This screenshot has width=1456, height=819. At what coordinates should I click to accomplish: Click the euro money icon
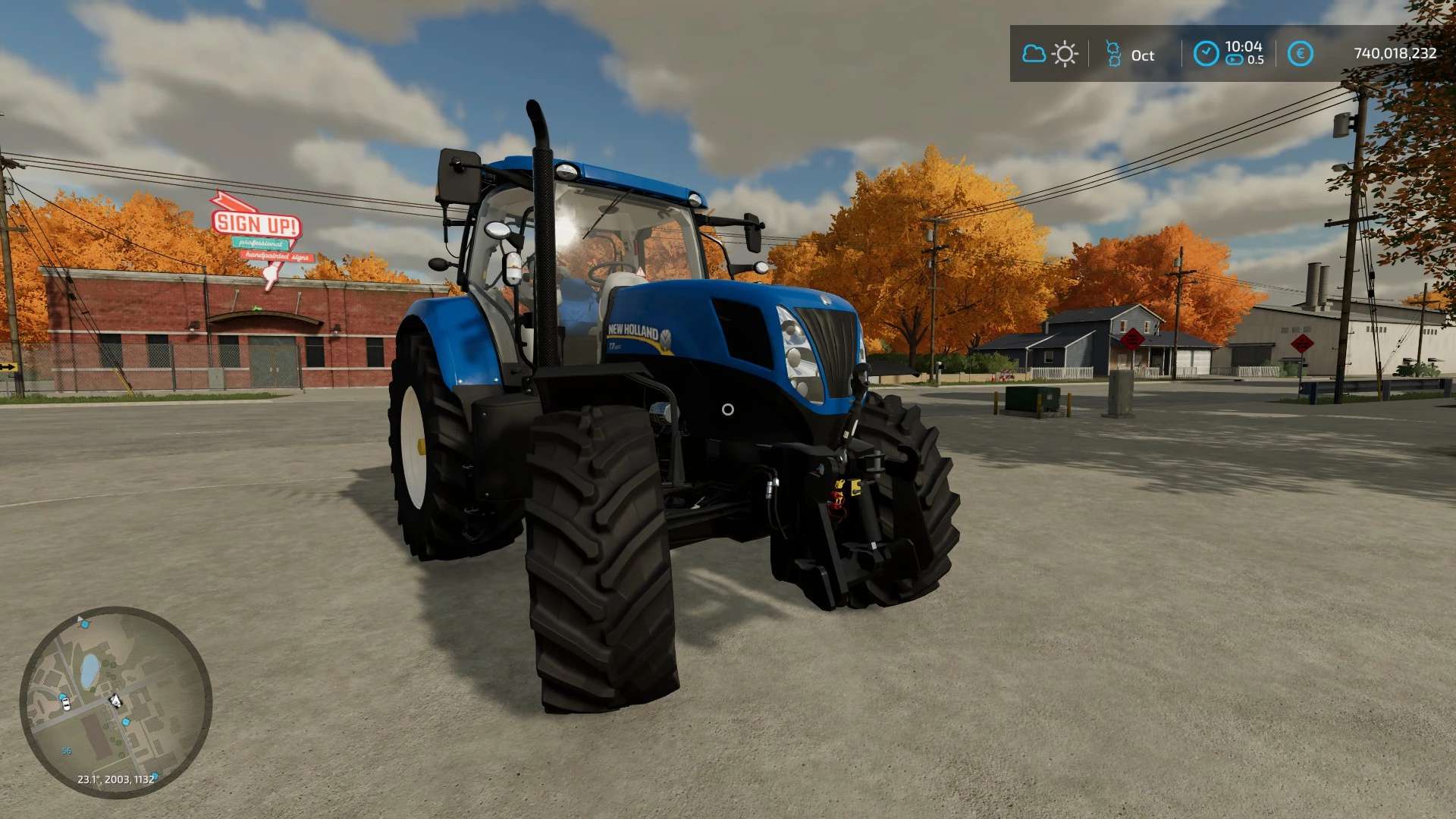click(1301, 54)
